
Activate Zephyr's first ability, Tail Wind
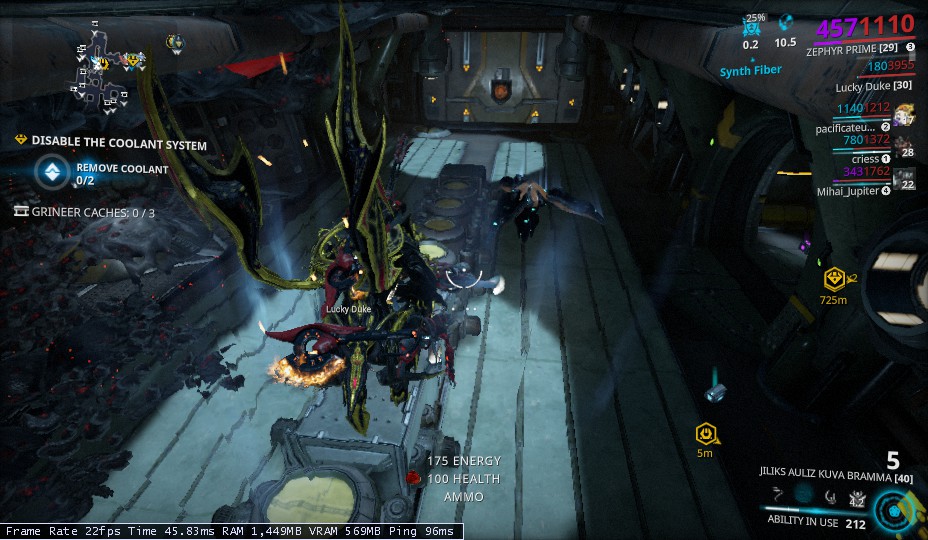(778, 496)
